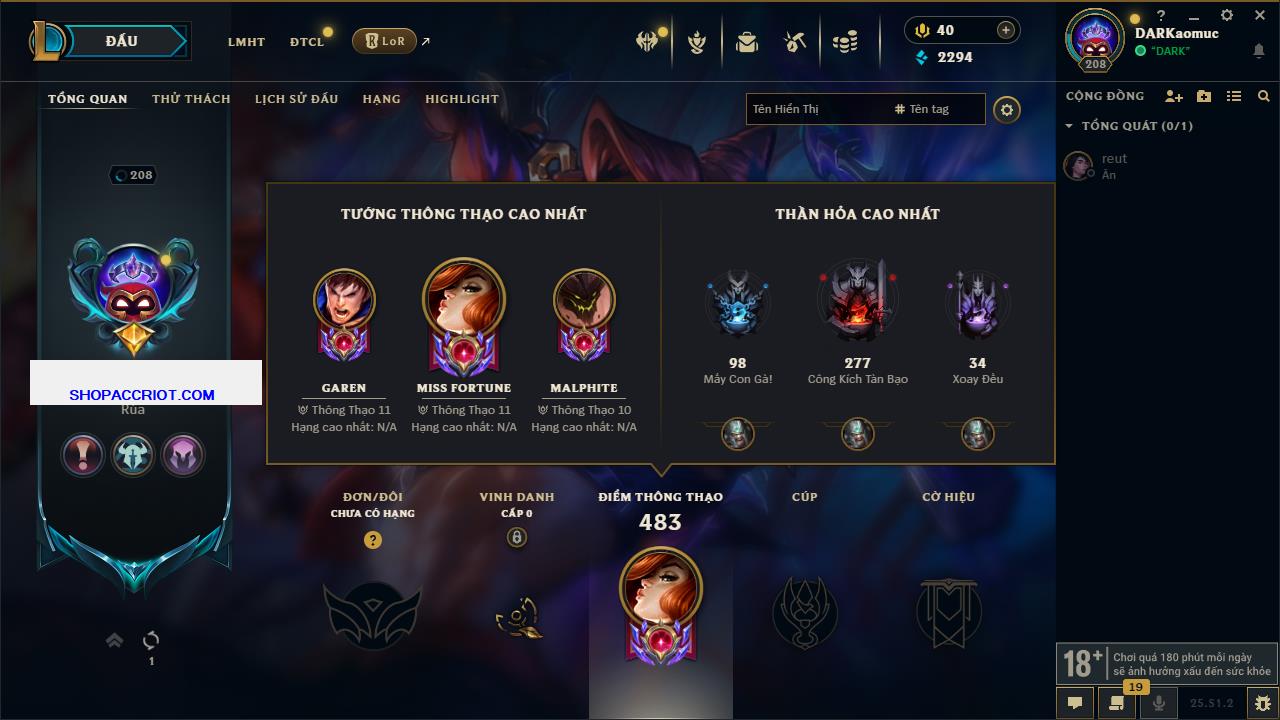Buy more RP with the plus button
The width and height of the screenshot is (1280, 720).
point(1006,30)
